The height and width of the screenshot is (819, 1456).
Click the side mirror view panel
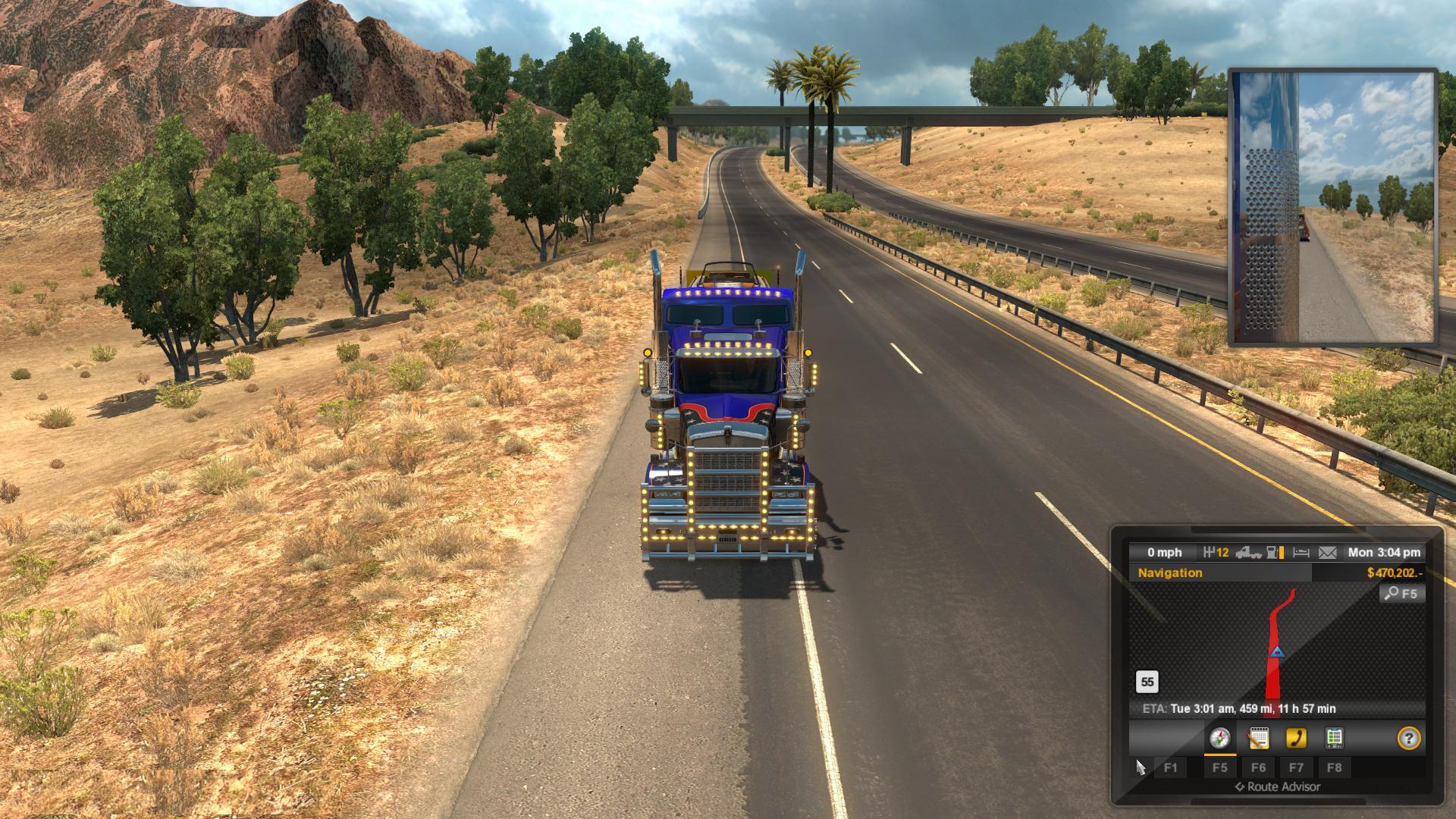pos(1332,207)
